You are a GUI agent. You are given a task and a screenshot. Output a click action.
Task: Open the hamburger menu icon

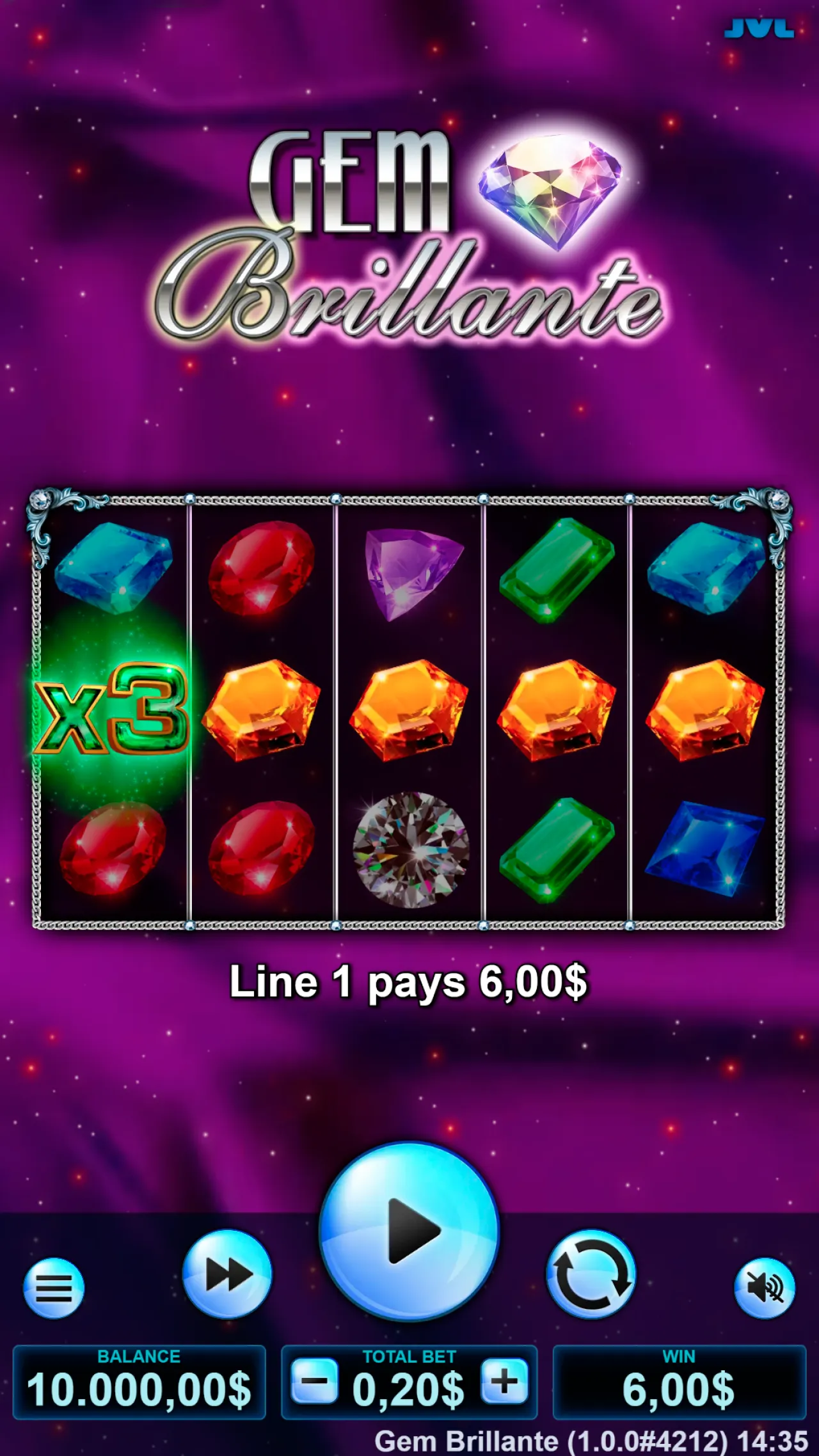54,1288
